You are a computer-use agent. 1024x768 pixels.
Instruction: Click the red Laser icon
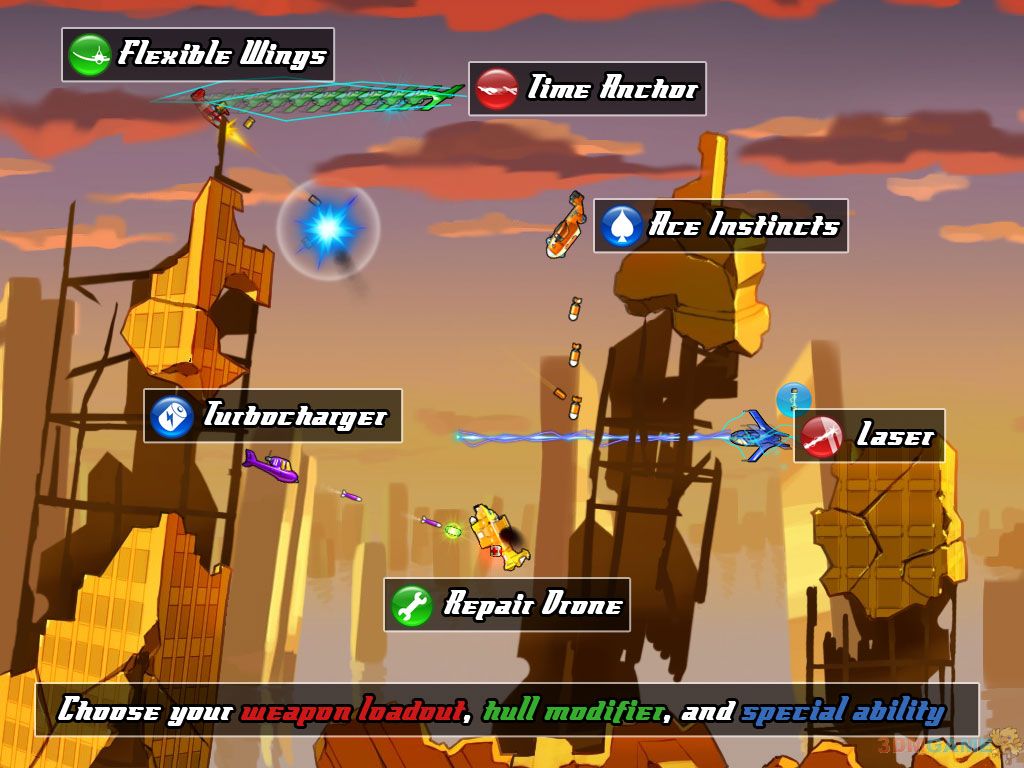(x=822, y=436)
